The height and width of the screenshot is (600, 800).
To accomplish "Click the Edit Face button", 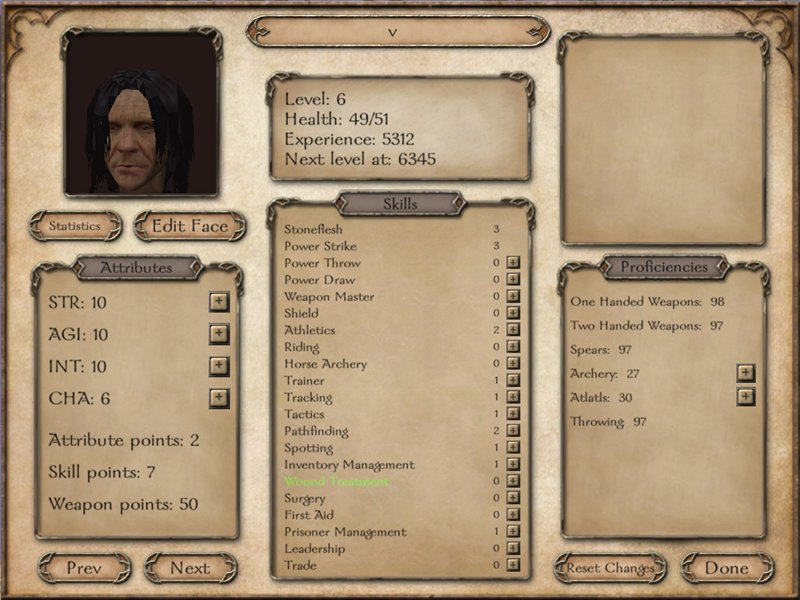I will coord(190,226).
